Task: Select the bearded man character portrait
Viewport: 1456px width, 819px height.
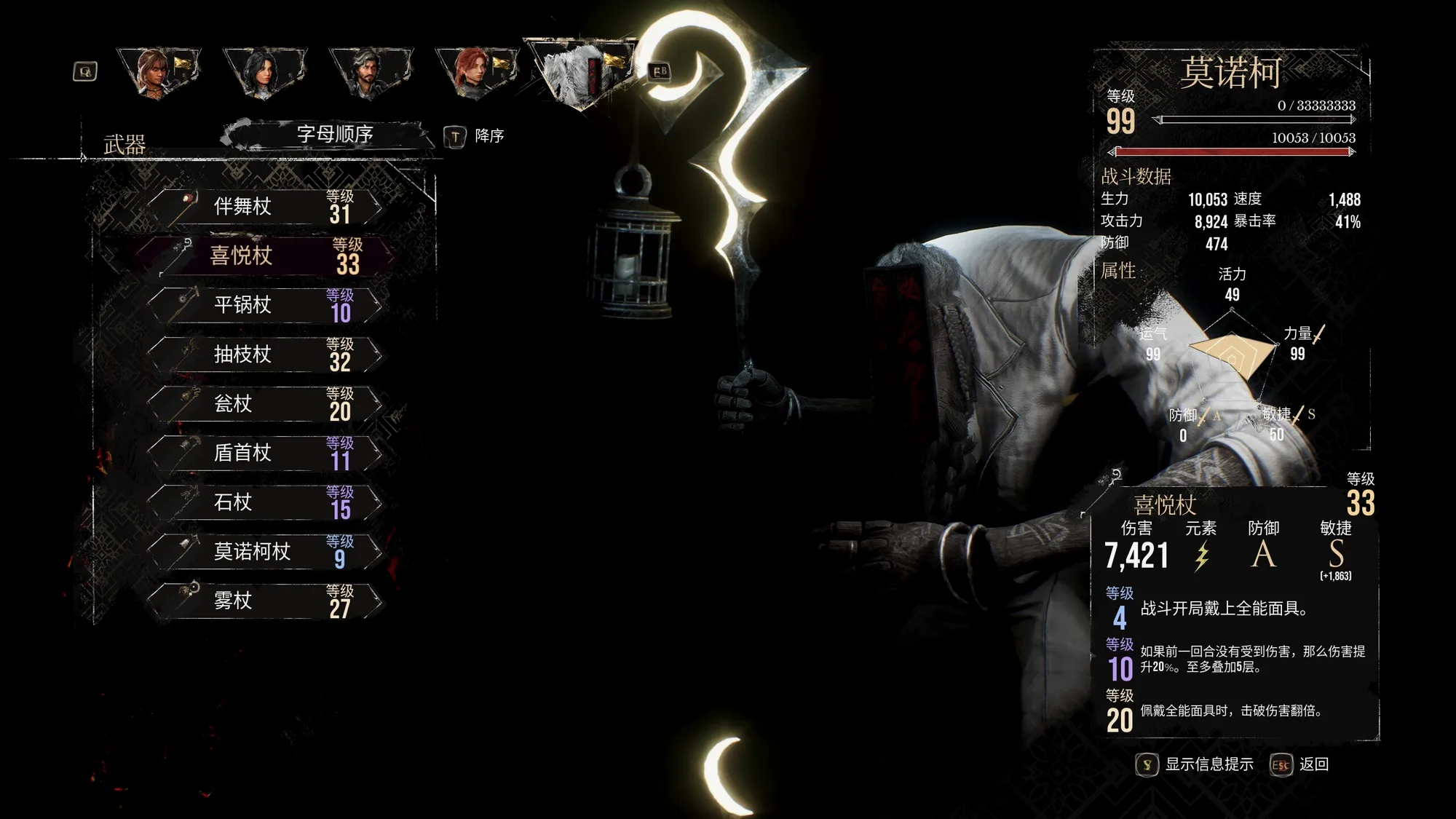Action: click(x=370, y=72)
